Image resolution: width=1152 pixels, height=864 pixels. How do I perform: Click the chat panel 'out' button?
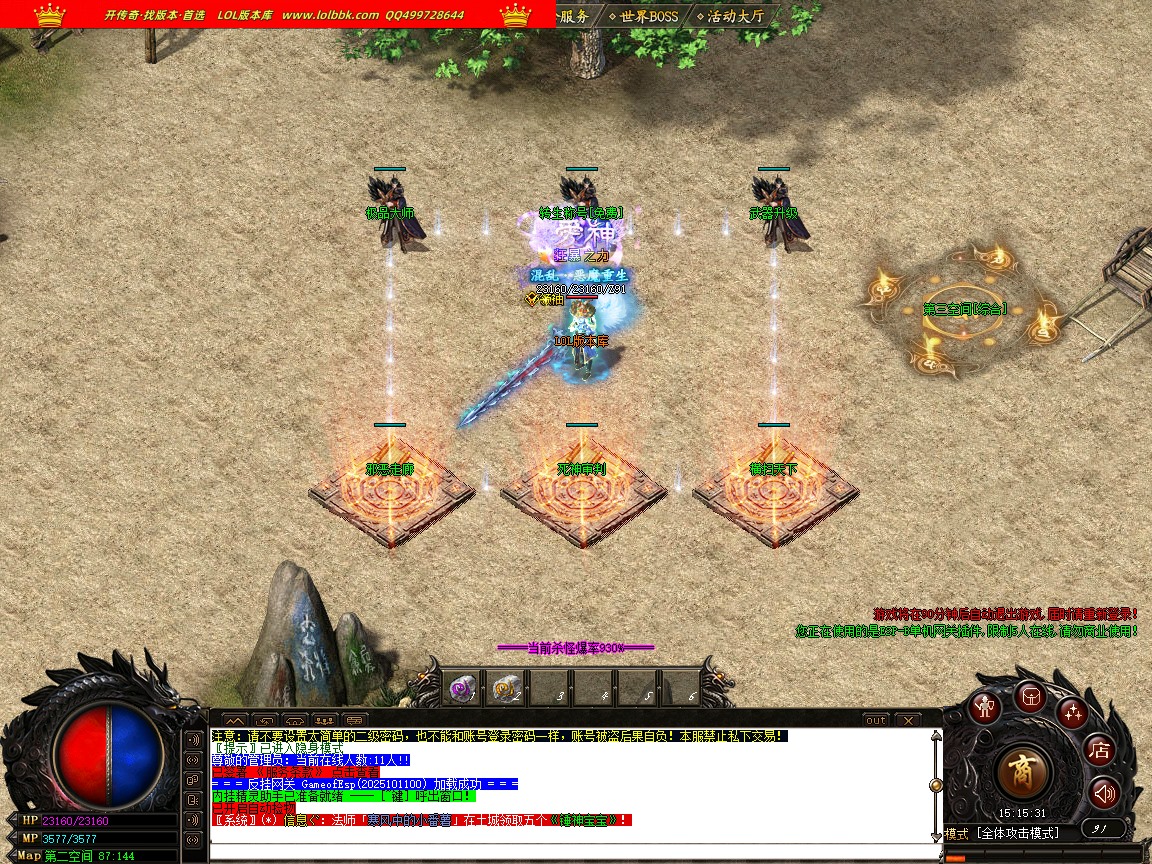point(875,720)
